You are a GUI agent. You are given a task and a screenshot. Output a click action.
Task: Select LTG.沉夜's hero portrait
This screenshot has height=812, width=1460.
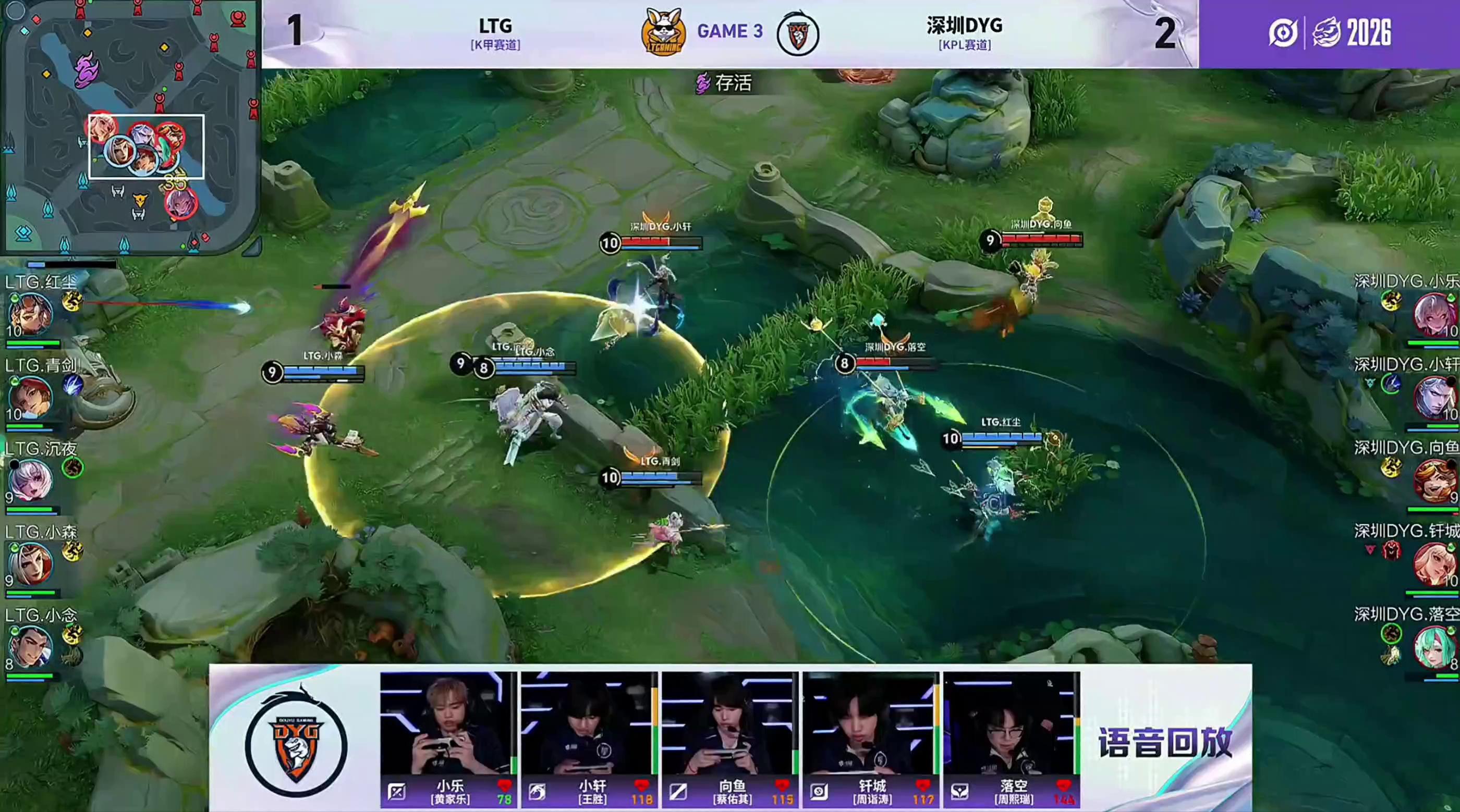tap(31, 481)
